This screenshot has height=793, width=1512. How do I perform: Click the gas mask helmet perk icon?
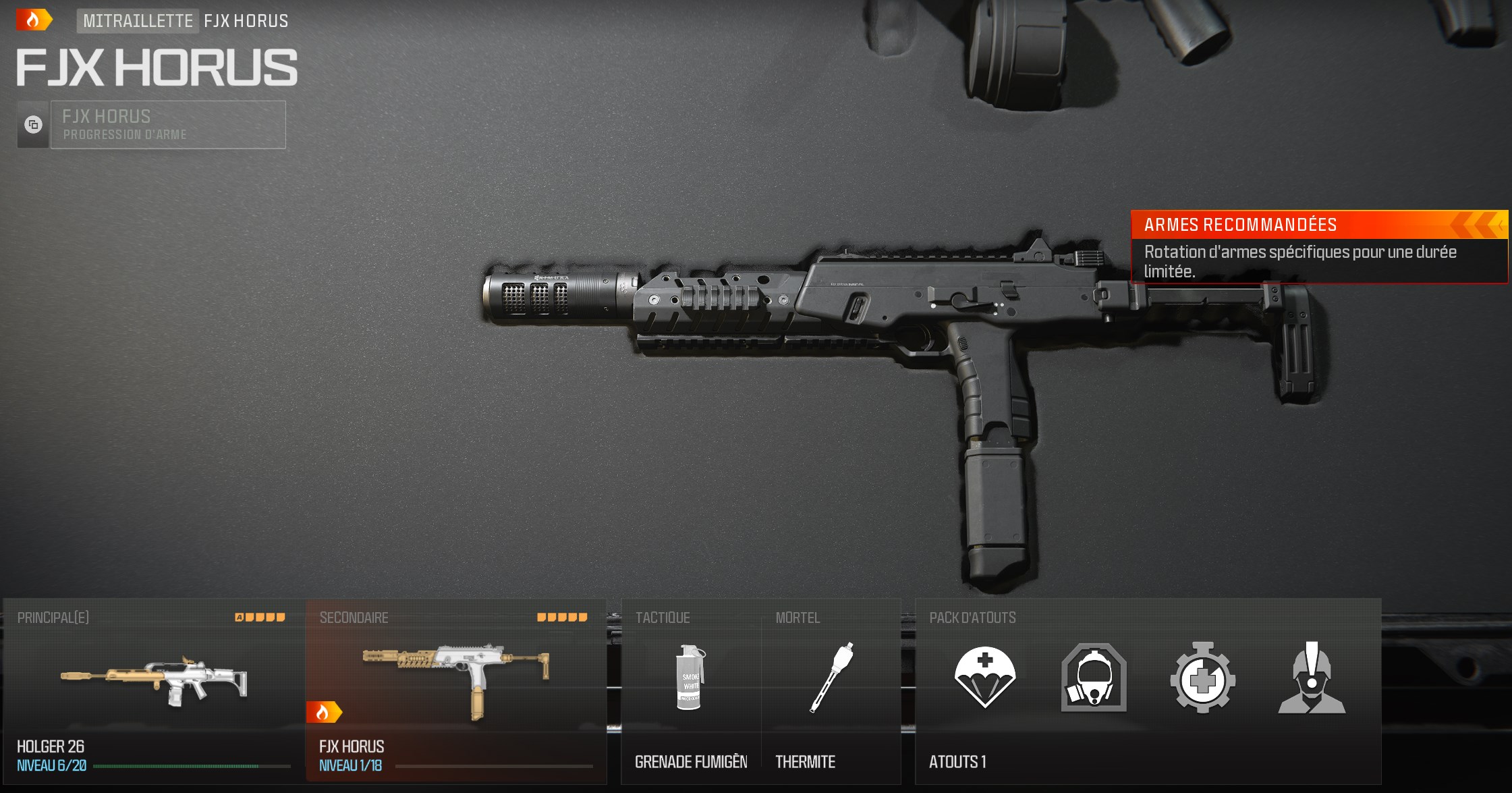click(1093, 678)
